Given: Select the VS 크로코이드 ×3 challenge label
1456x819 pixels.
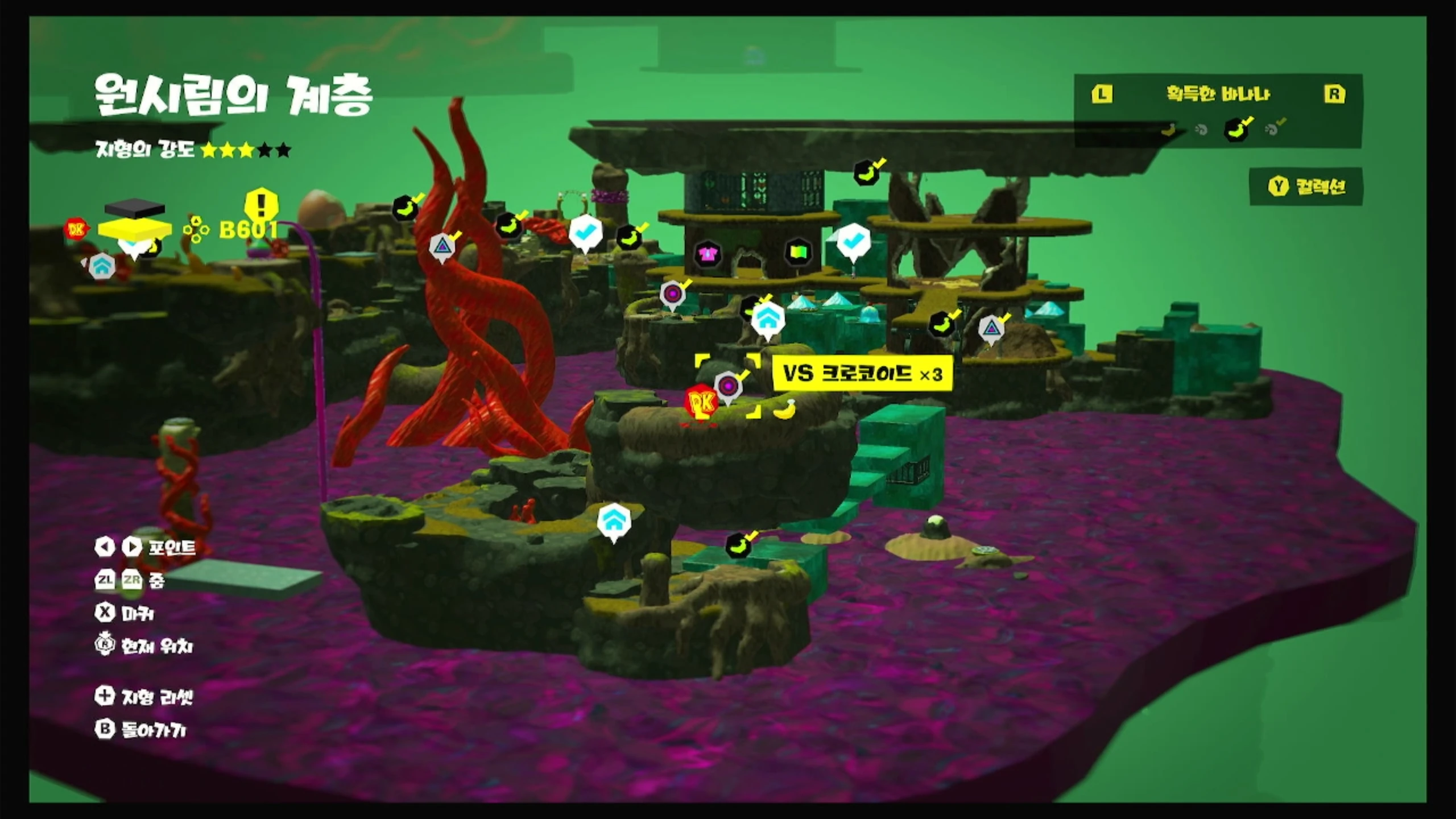Looking at the screenshot, I should click(862, 374).
